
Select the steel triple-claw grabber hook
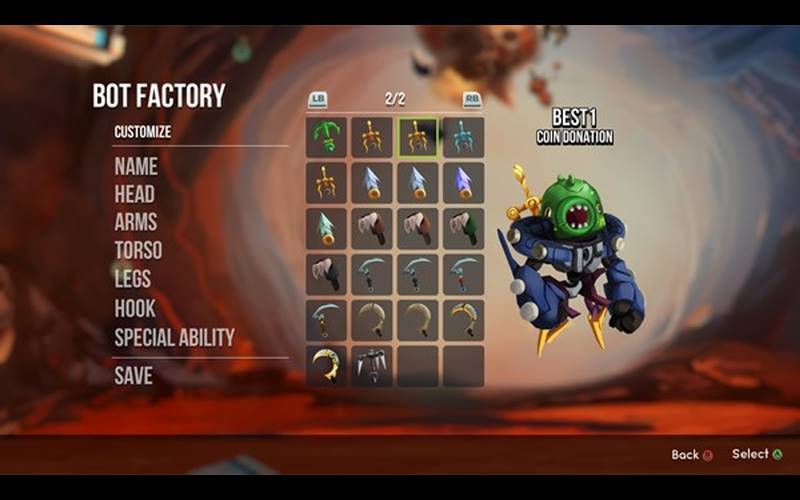click(x=372, y=366)
